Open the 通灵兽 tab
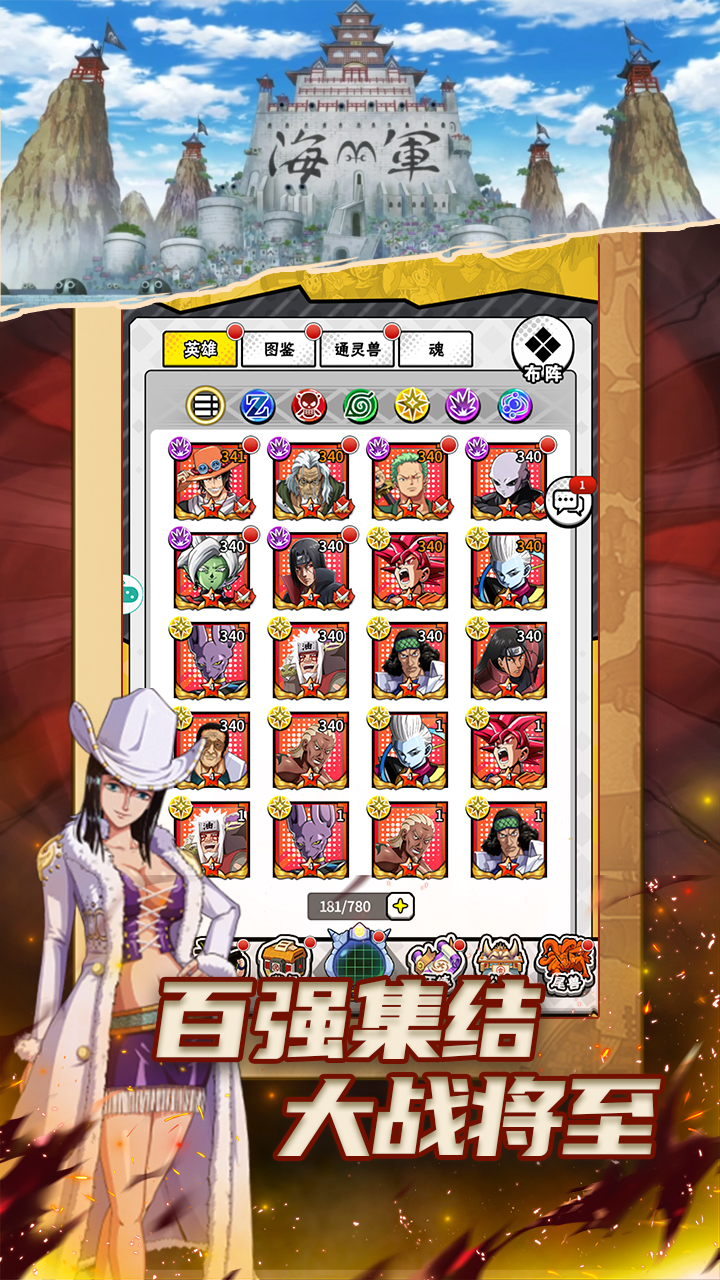720x1280 pixels. pyautogui.click(x=358, y=350)
